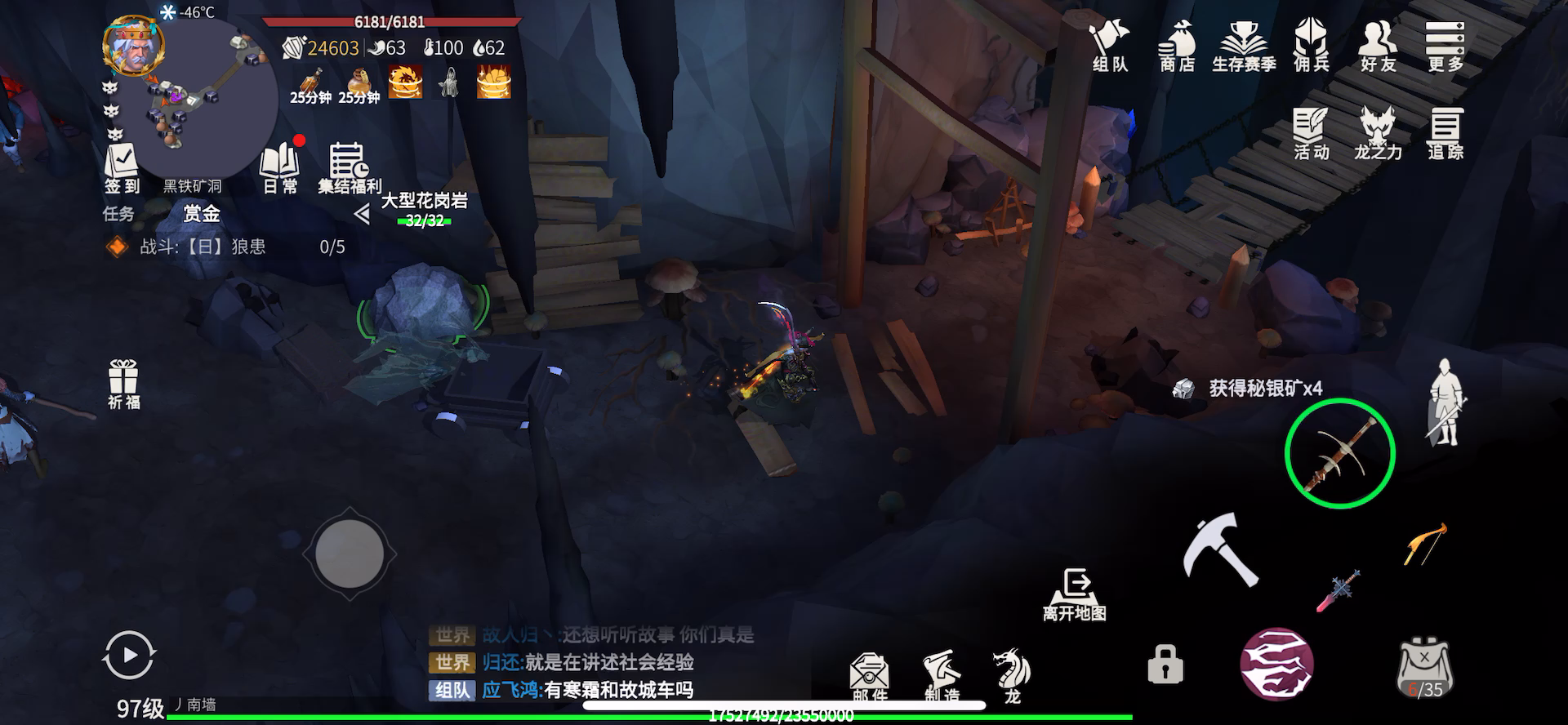This screenshot has width=1568, height=725.
Task: Open the 制造 crafting menu
Action: 942,676
